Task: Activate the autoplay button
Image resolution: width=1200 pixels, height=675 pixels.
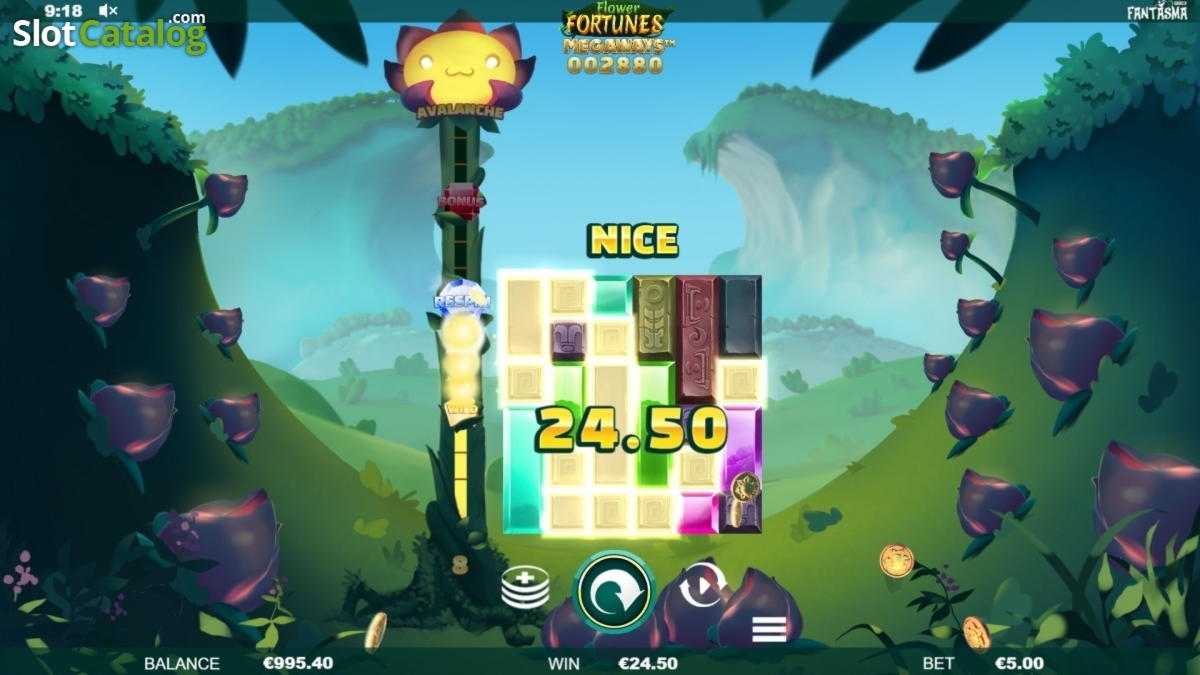Action: coord(701,587)
